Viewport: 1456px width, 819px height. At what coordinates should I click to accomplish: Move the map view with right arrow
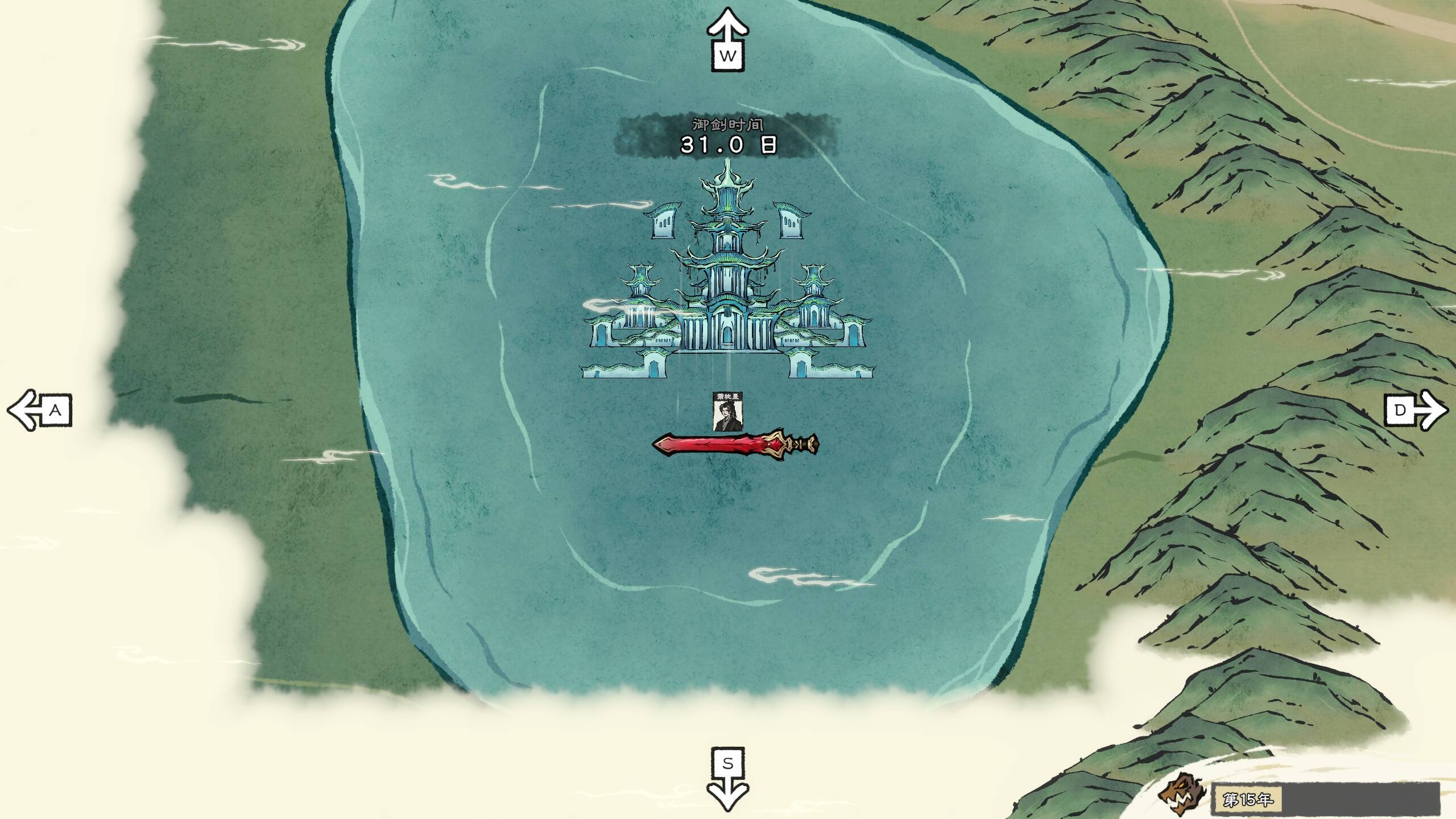click(x=1416, y=409)
